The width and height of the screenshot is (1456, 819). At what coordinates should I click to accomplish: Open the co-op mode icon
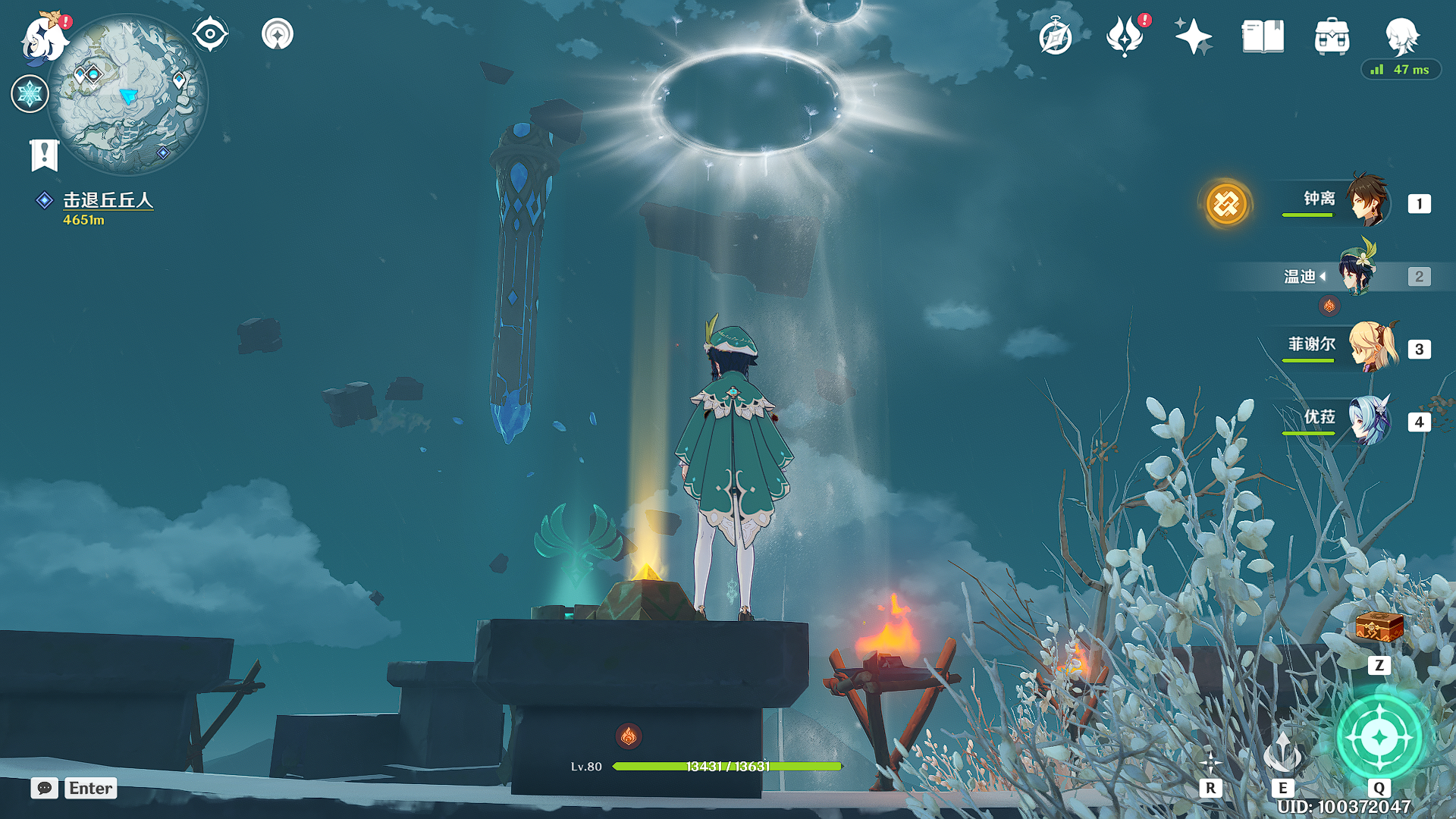click(278, 34)
